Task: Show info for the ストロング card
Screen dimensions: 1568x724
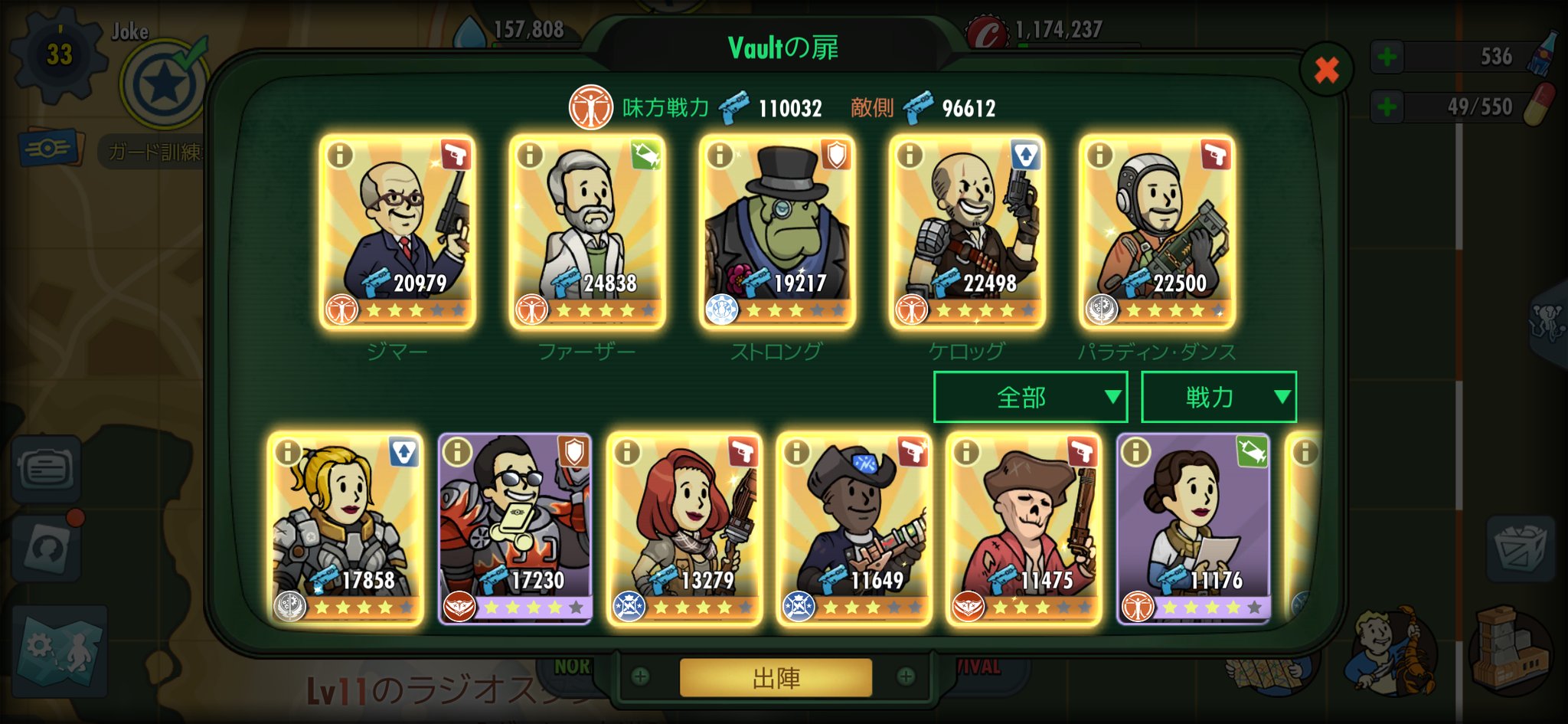Action: 720,156
